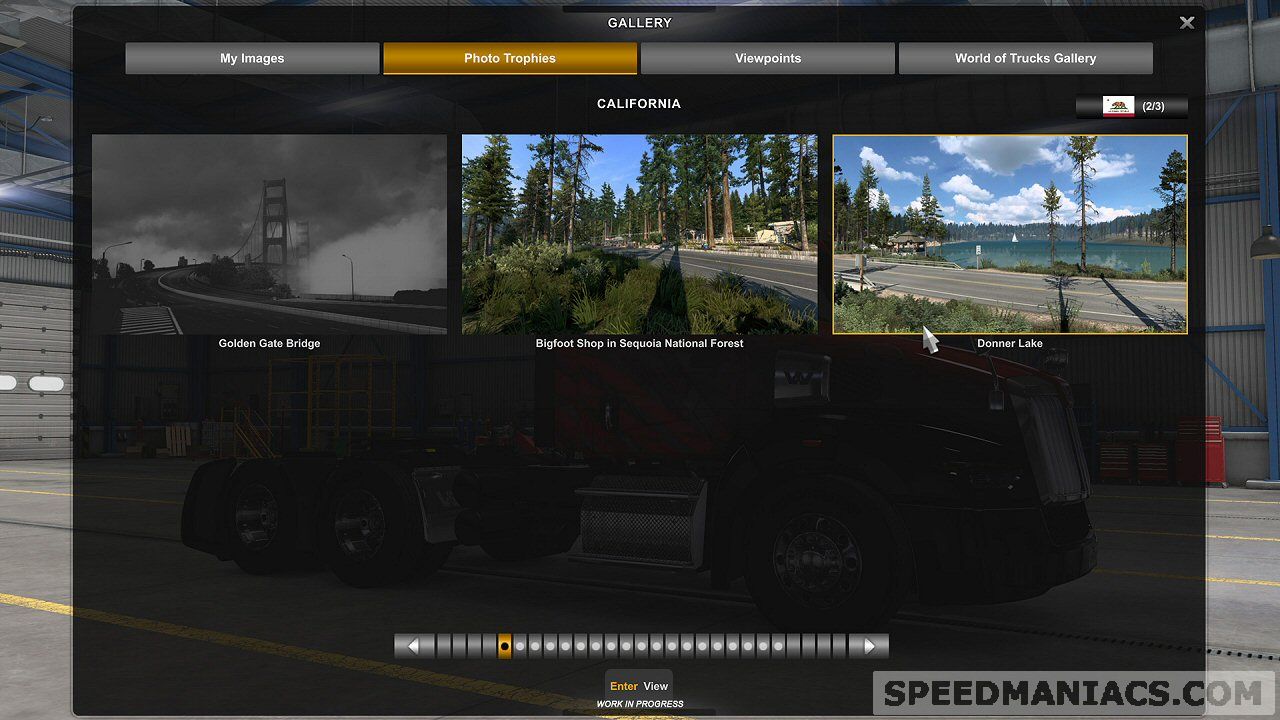Open the Viewpoints tab
Image resolution: width=1280 pixels, height=720 pixels.
tap(767, 58)
